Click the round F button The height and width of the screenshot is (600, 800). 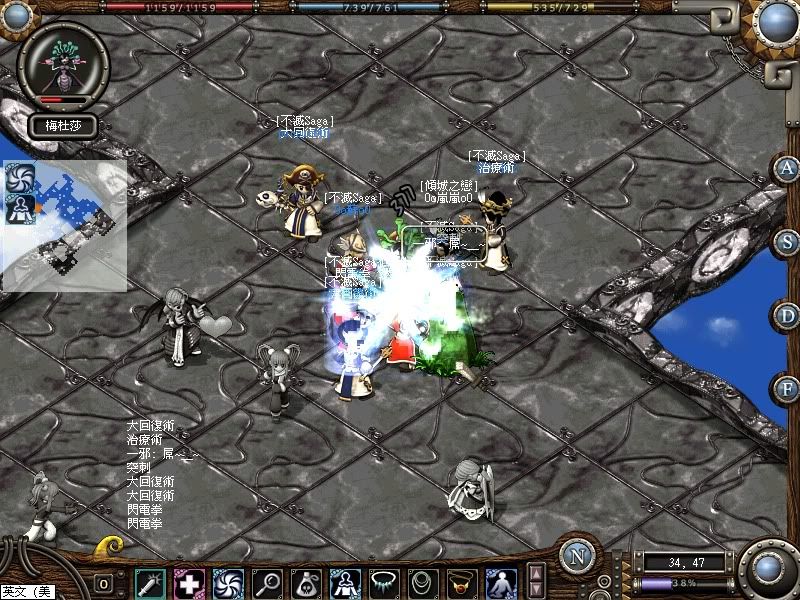coord(786,388)
